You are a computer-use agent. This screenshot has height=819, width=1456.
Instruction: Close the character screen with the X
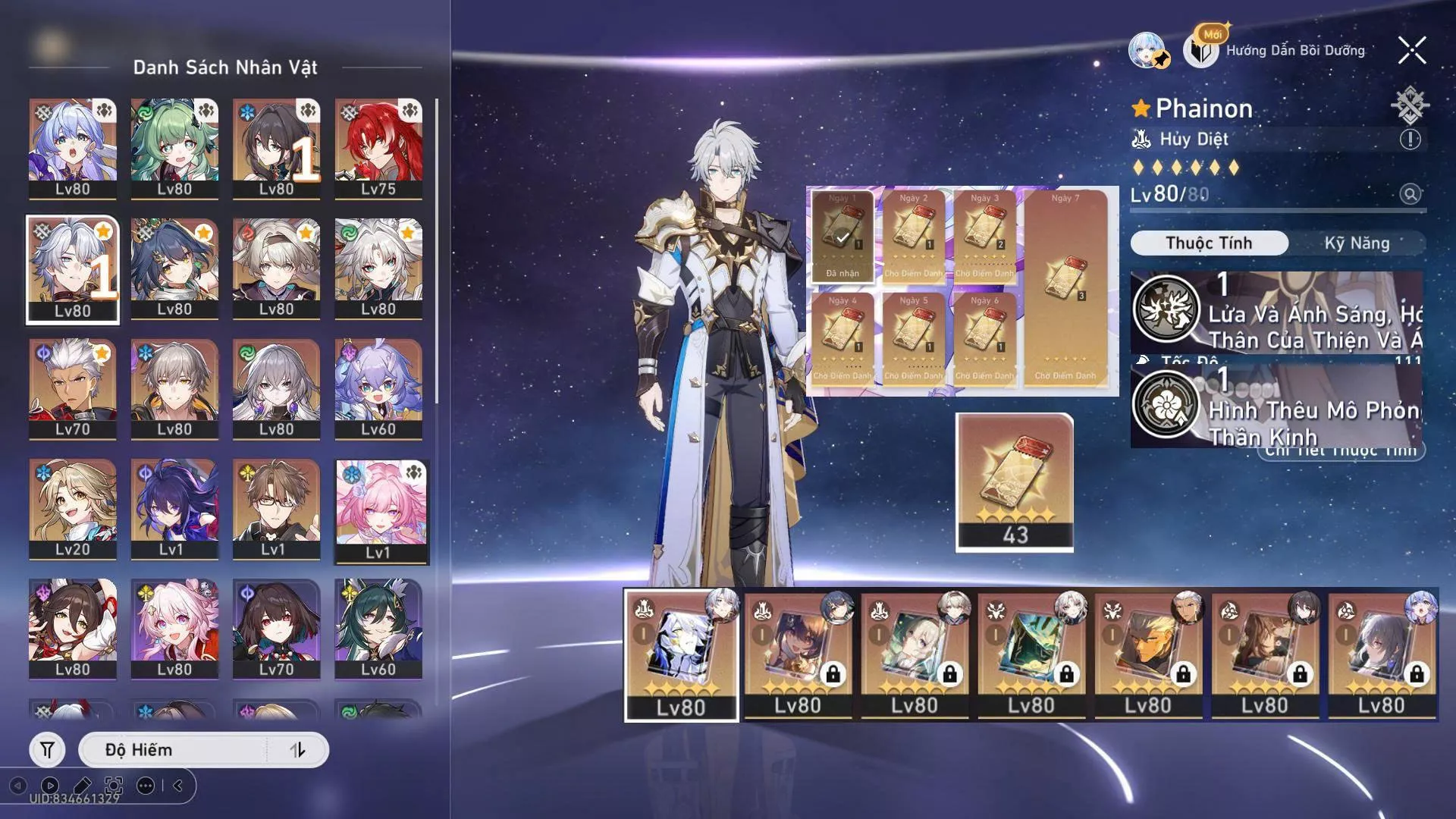click(1412, 51)
